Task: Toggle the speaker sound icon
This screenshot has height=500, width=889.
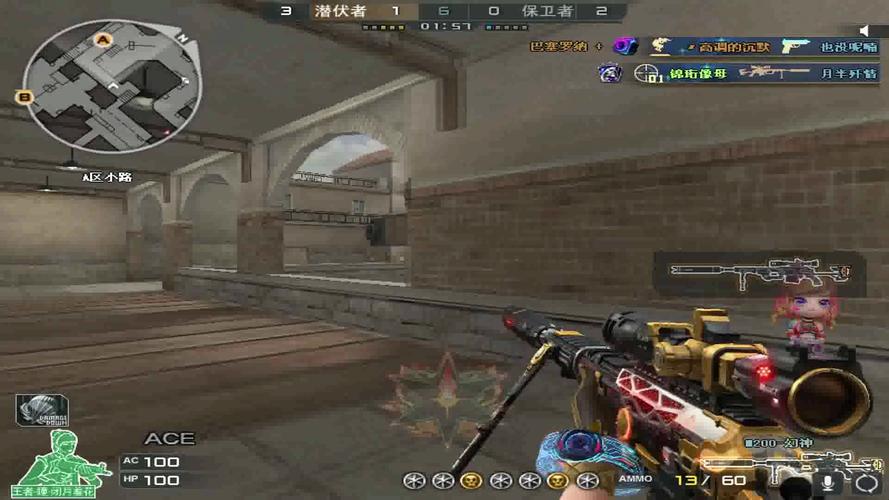Action: click(x=866, y=31)
